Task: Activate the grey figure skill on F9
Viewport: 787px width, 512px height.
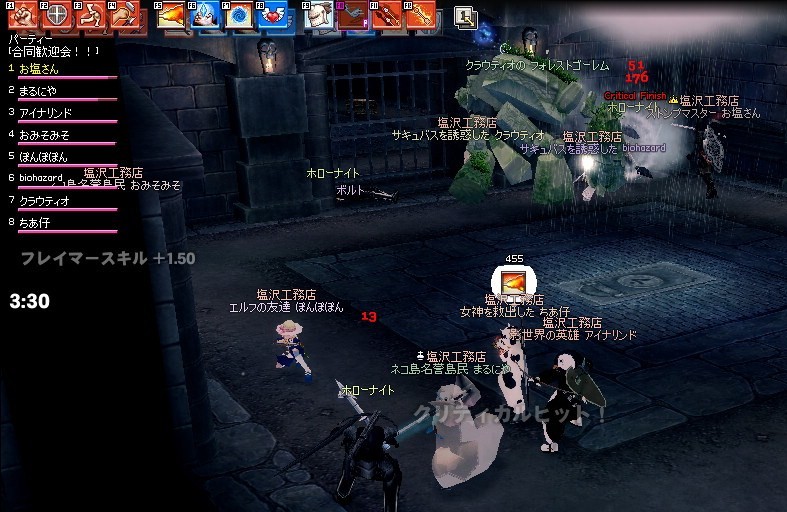Action: 319,15
